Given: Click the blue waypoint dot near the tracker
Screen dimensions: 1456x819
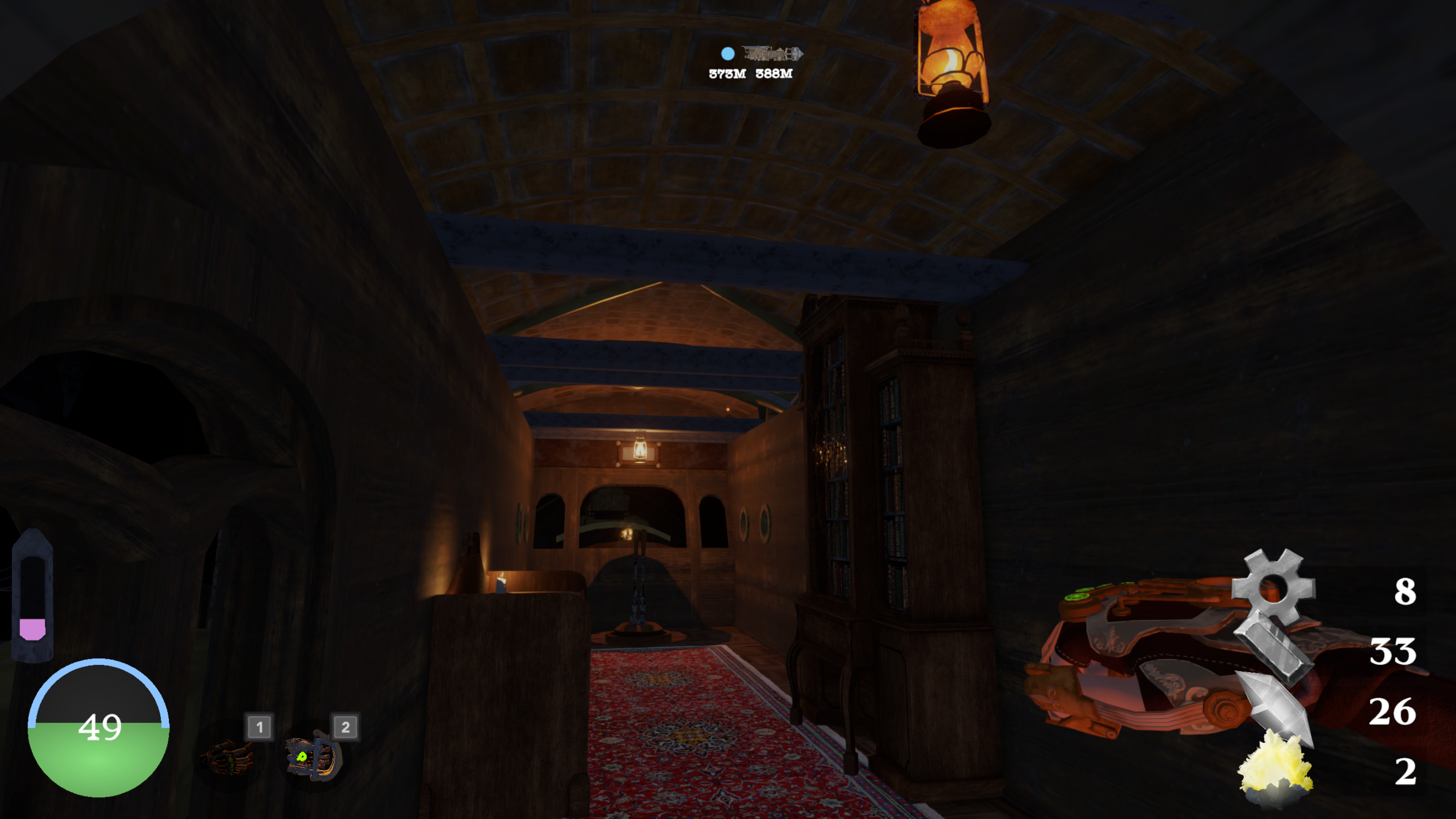Looking at the screenshot, I should 728,55.
